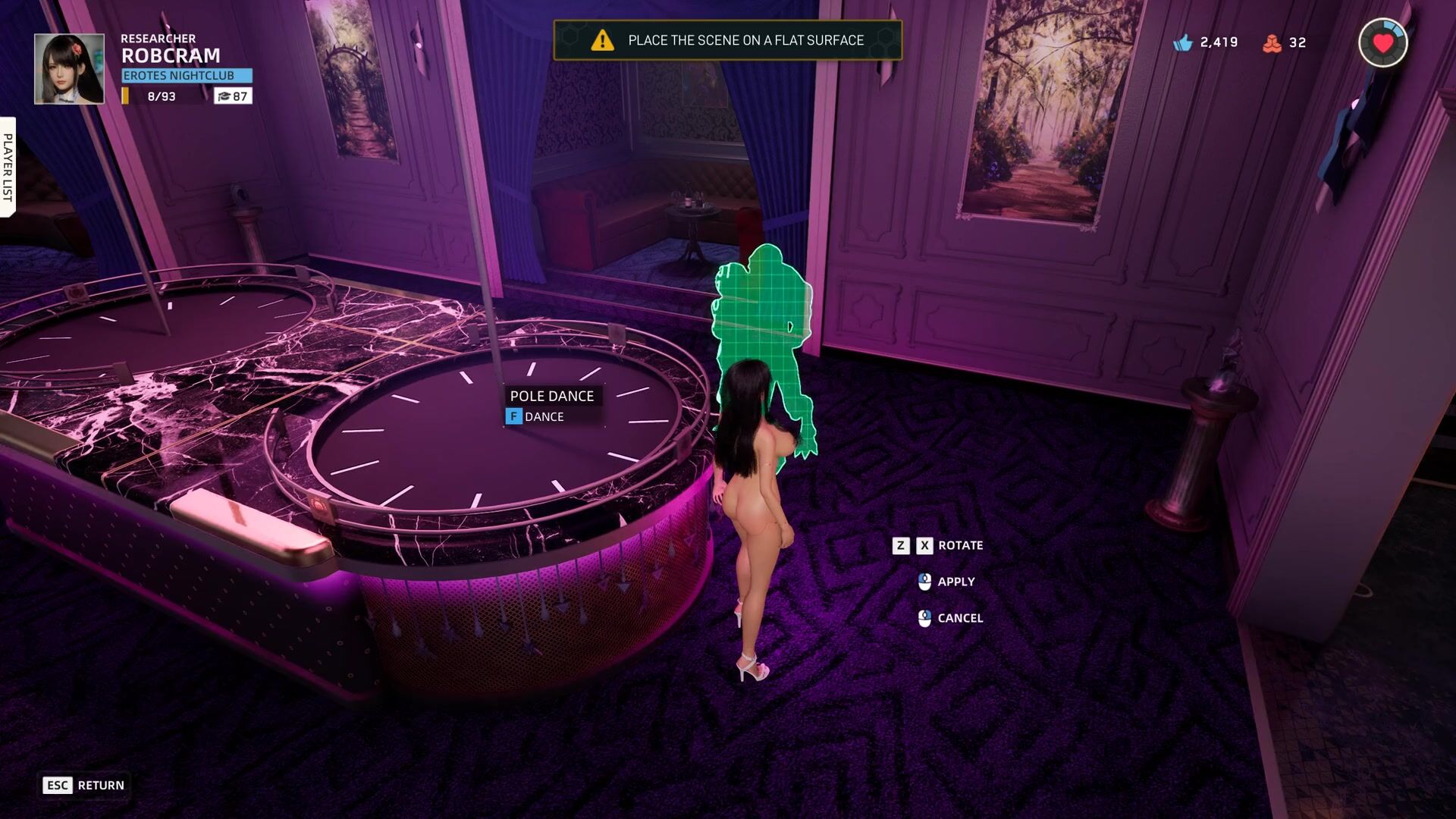The image size is (1456, 819).
Task: Open the thumbs-up likes counter
Action: (x=1205, y=42)
